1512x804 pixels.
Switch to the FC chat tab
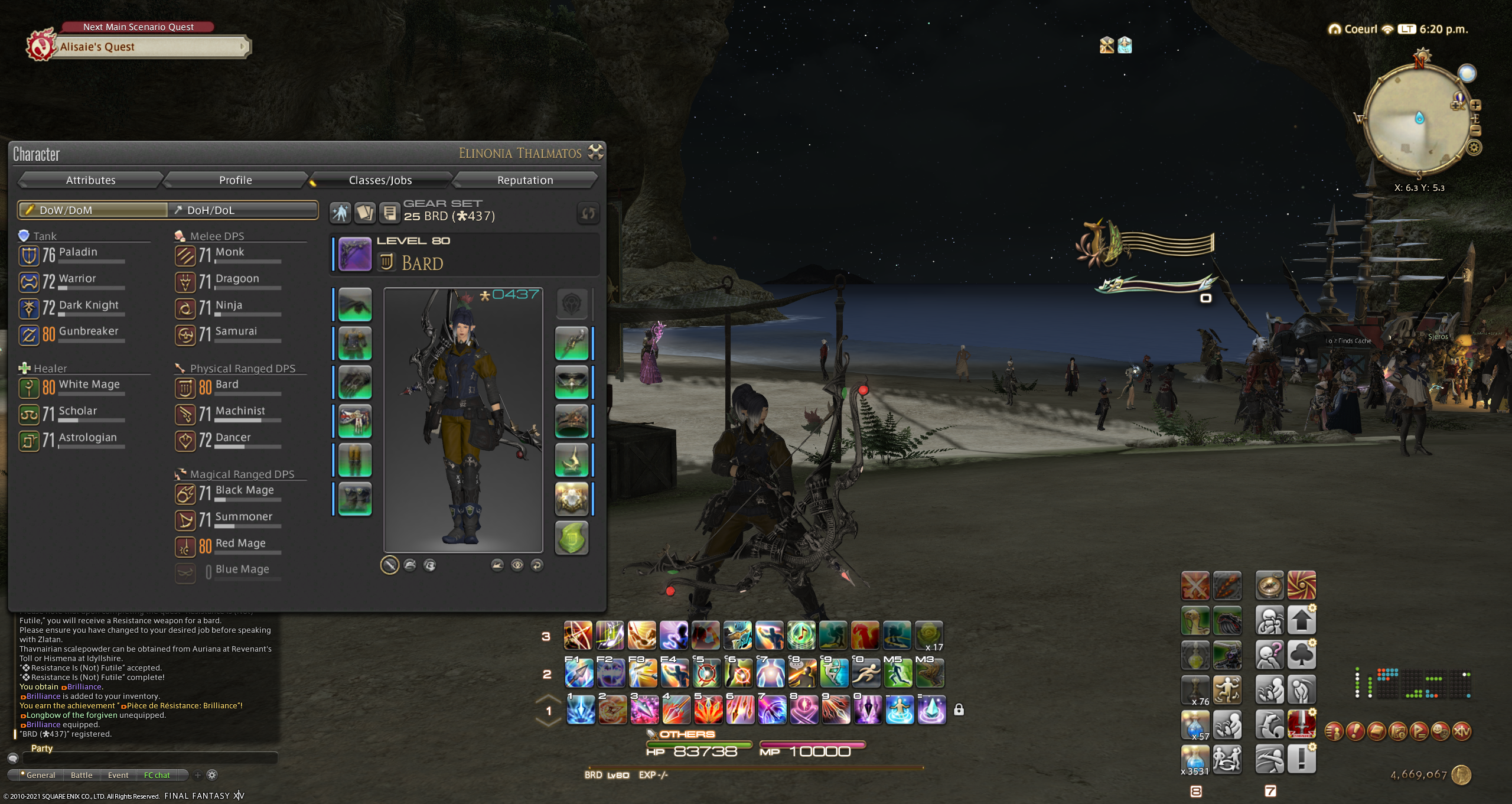(157, 775)
